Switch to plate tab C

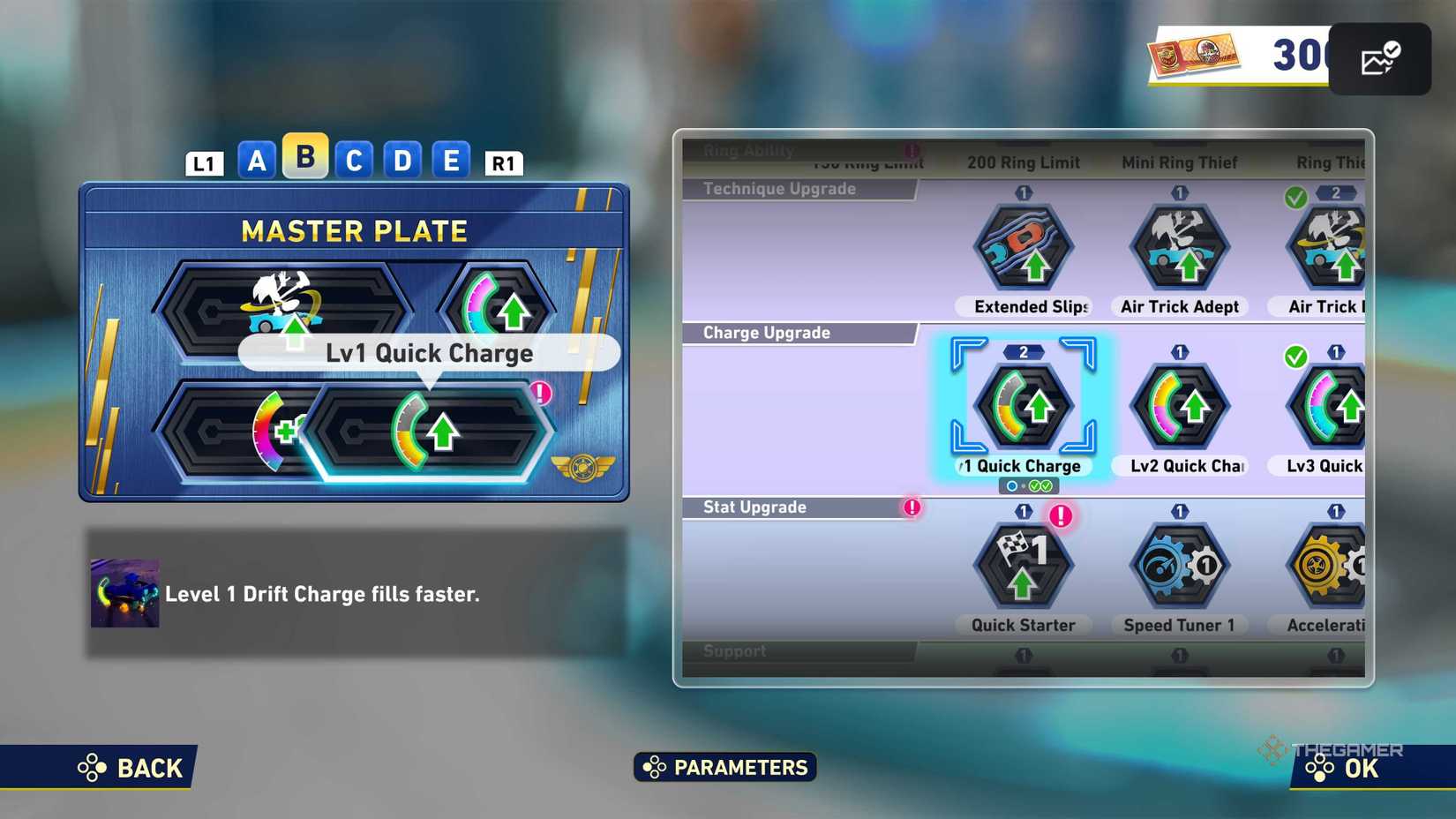[354, 161]
